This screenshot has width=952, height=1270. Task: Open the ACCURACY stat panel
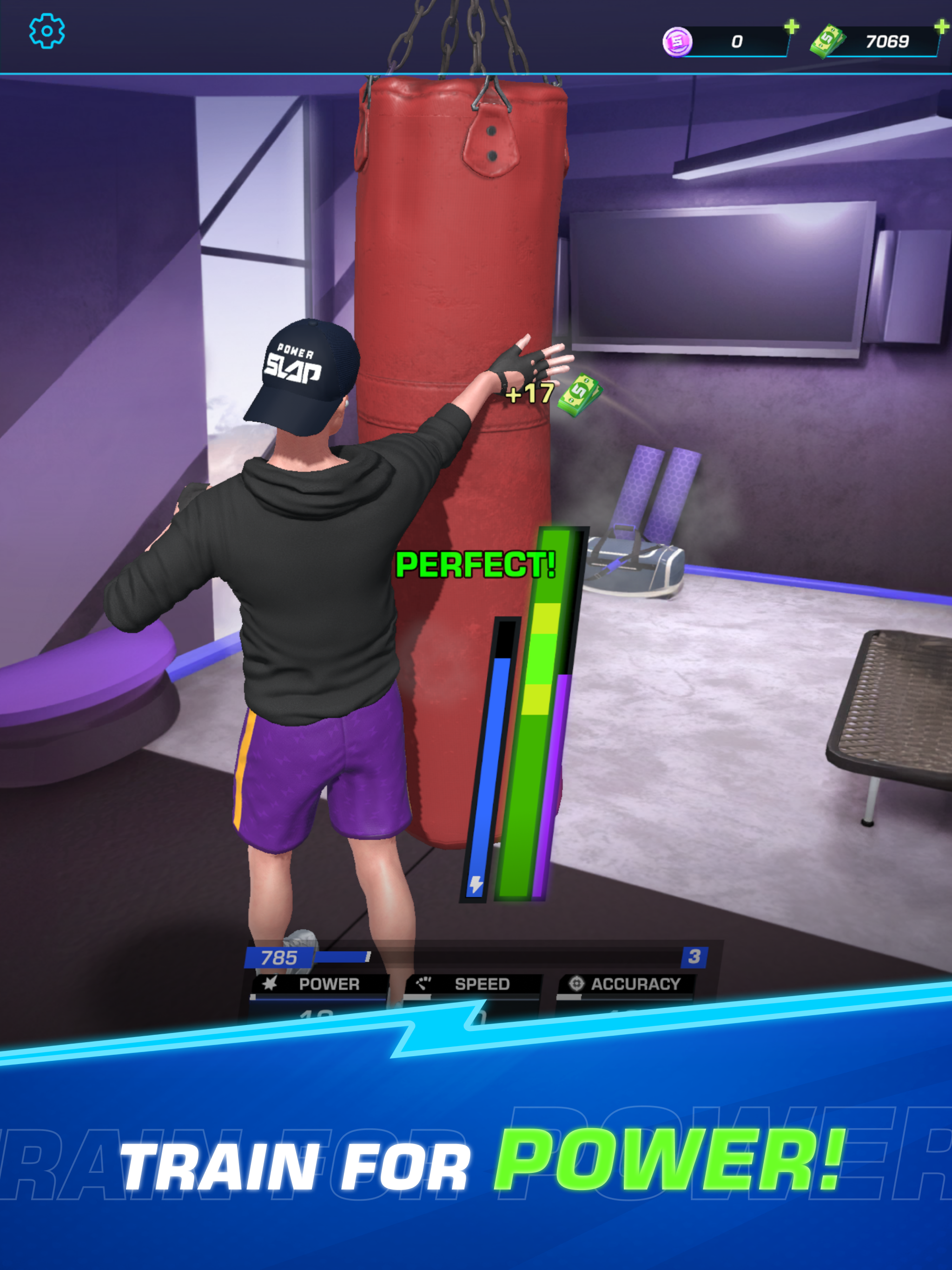(635, 984)
